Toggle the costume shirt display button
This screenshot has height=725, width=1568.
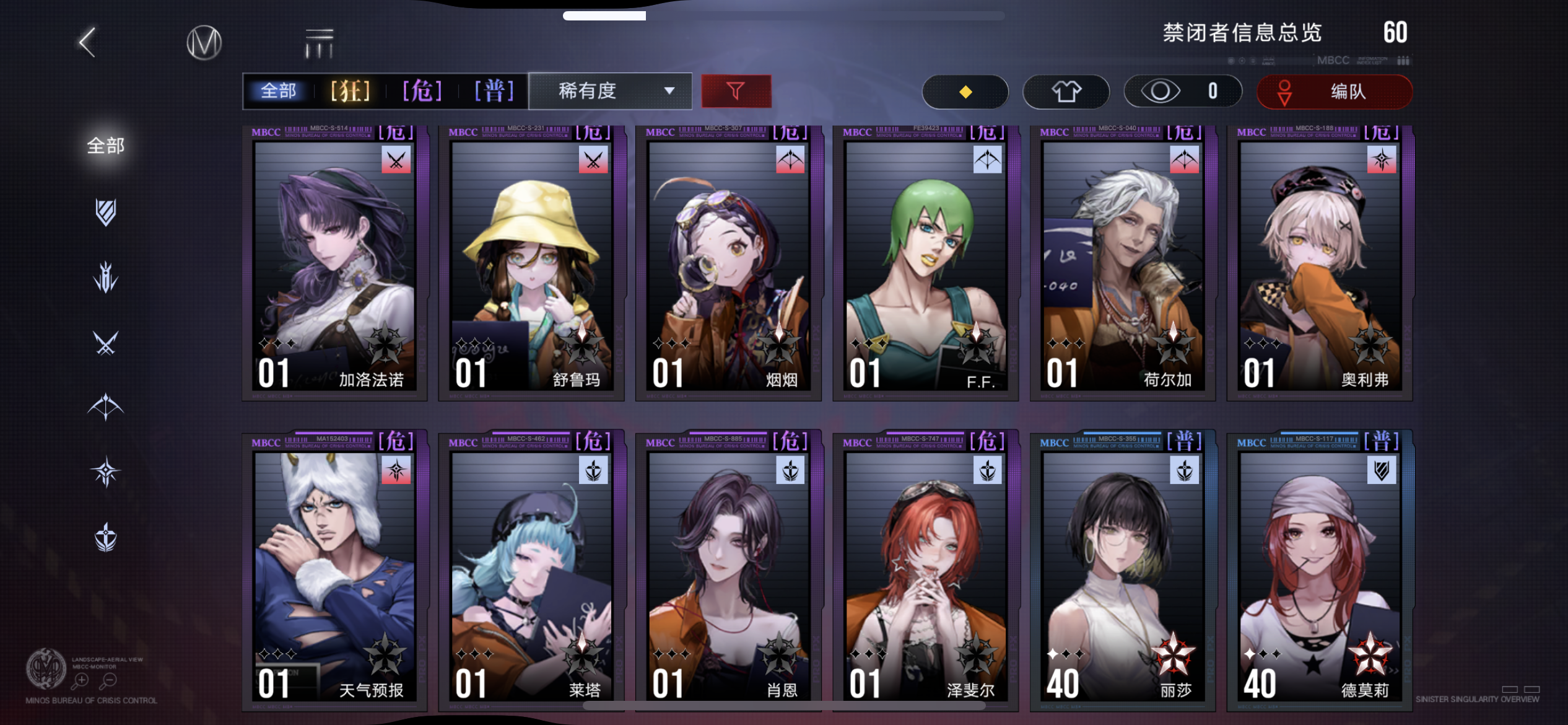click(1066, 91)
